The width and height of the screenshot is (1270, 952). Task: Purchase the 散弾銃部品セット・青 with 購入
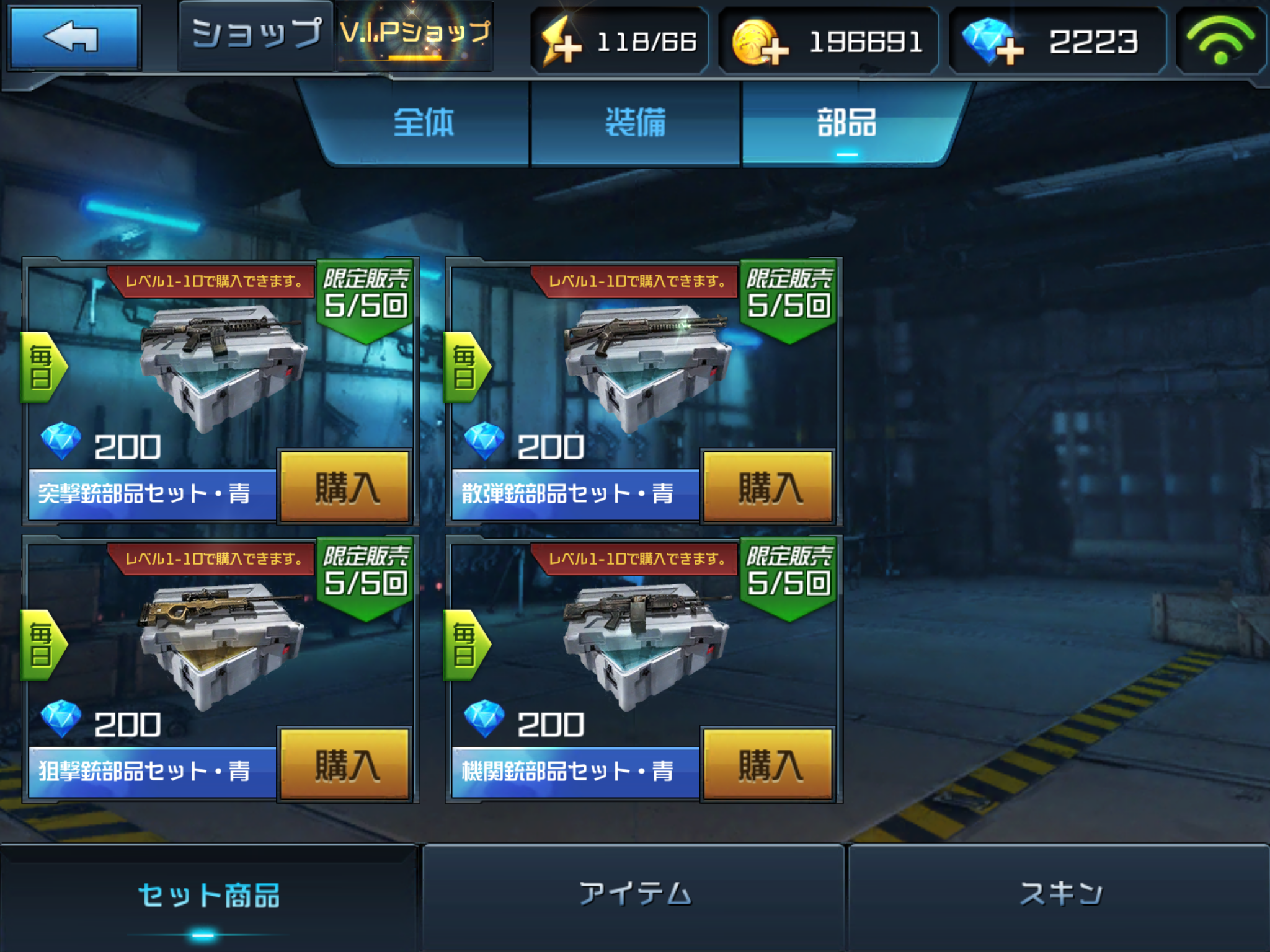click(768, 487)
